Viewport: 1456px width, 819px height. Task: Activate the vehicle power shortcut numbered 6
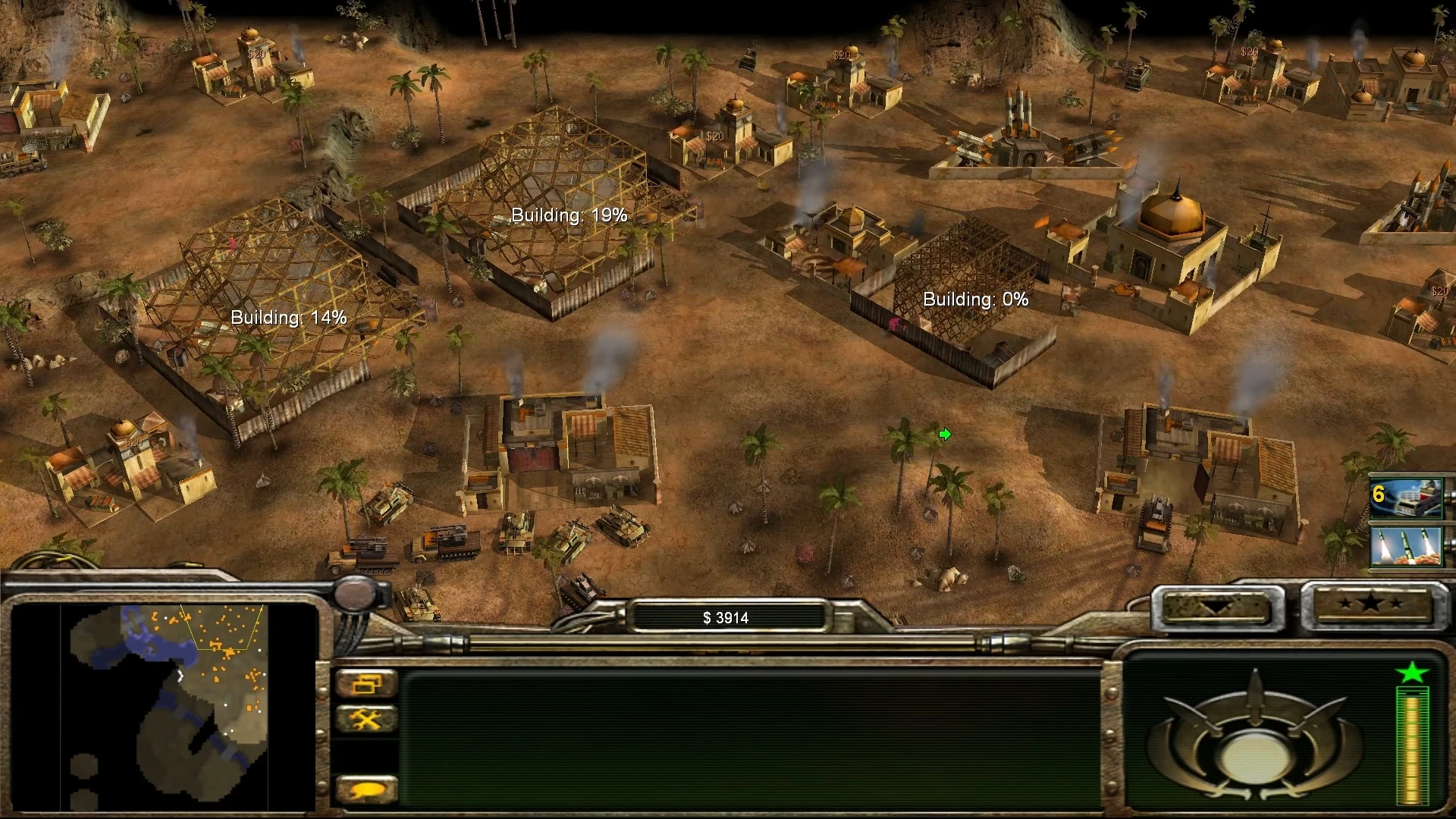tap(1405, 497)
